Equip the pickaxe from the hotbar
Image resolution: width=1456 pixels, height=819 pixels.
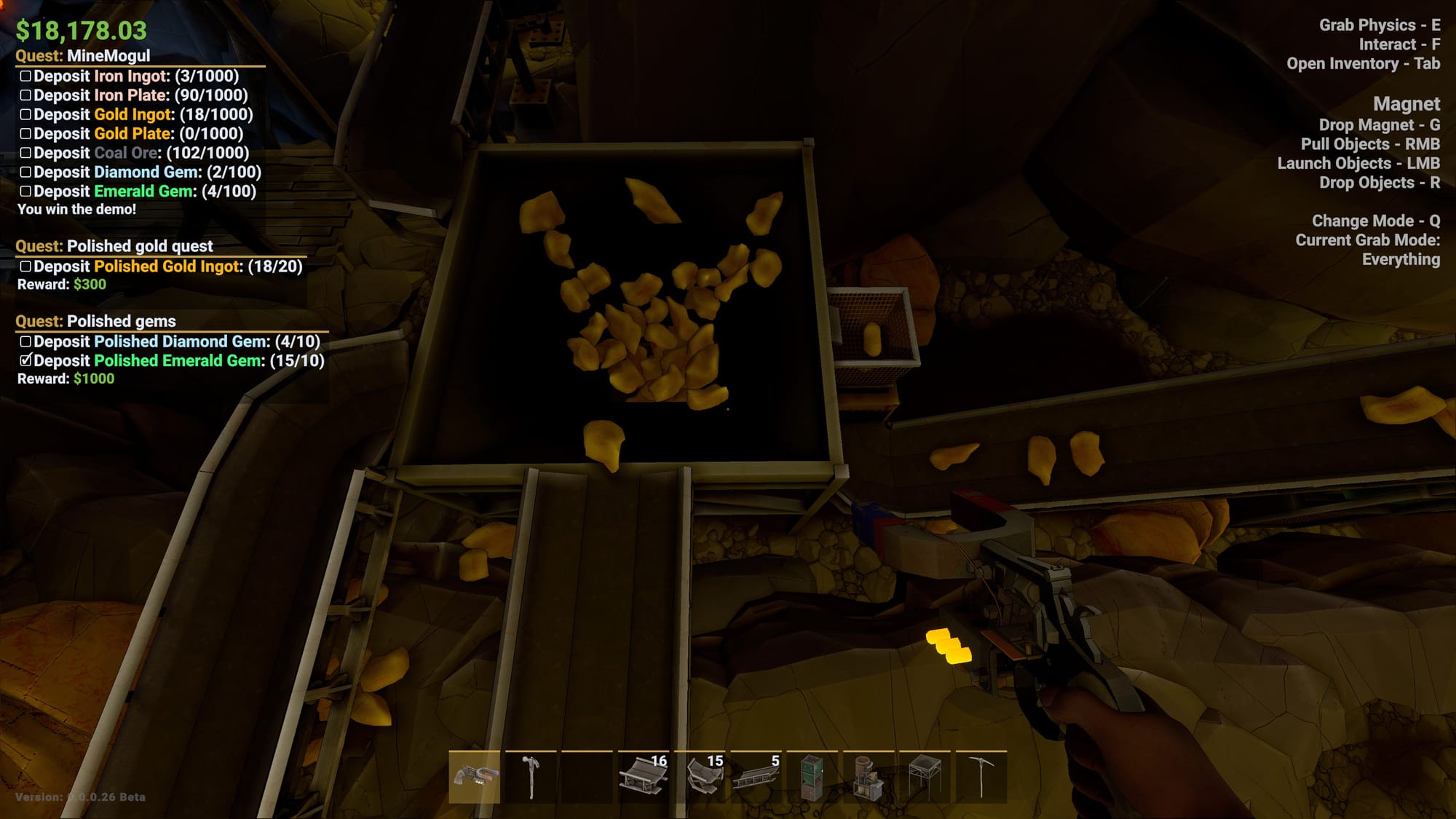coord(981,777)
